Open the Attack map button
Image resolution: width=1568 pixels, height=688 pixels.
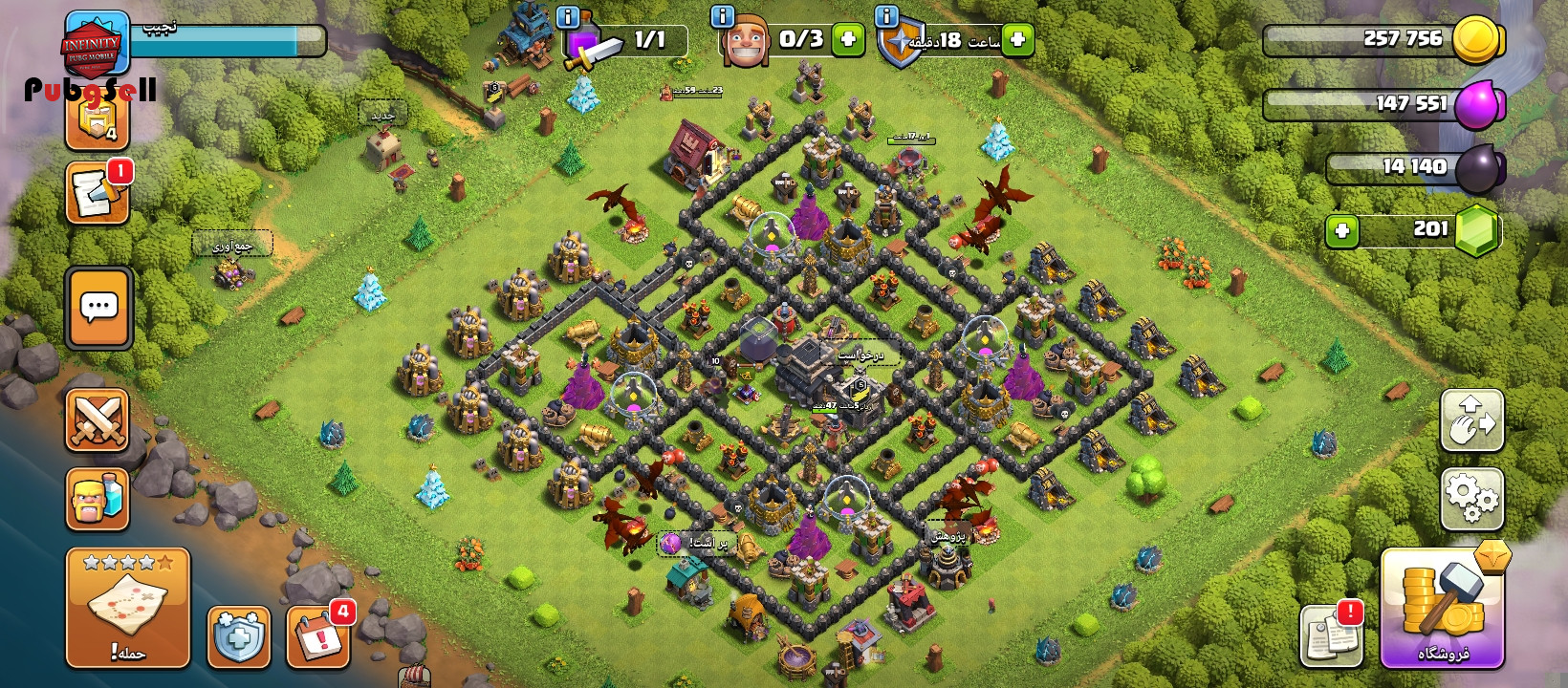(x=128, y=608)
